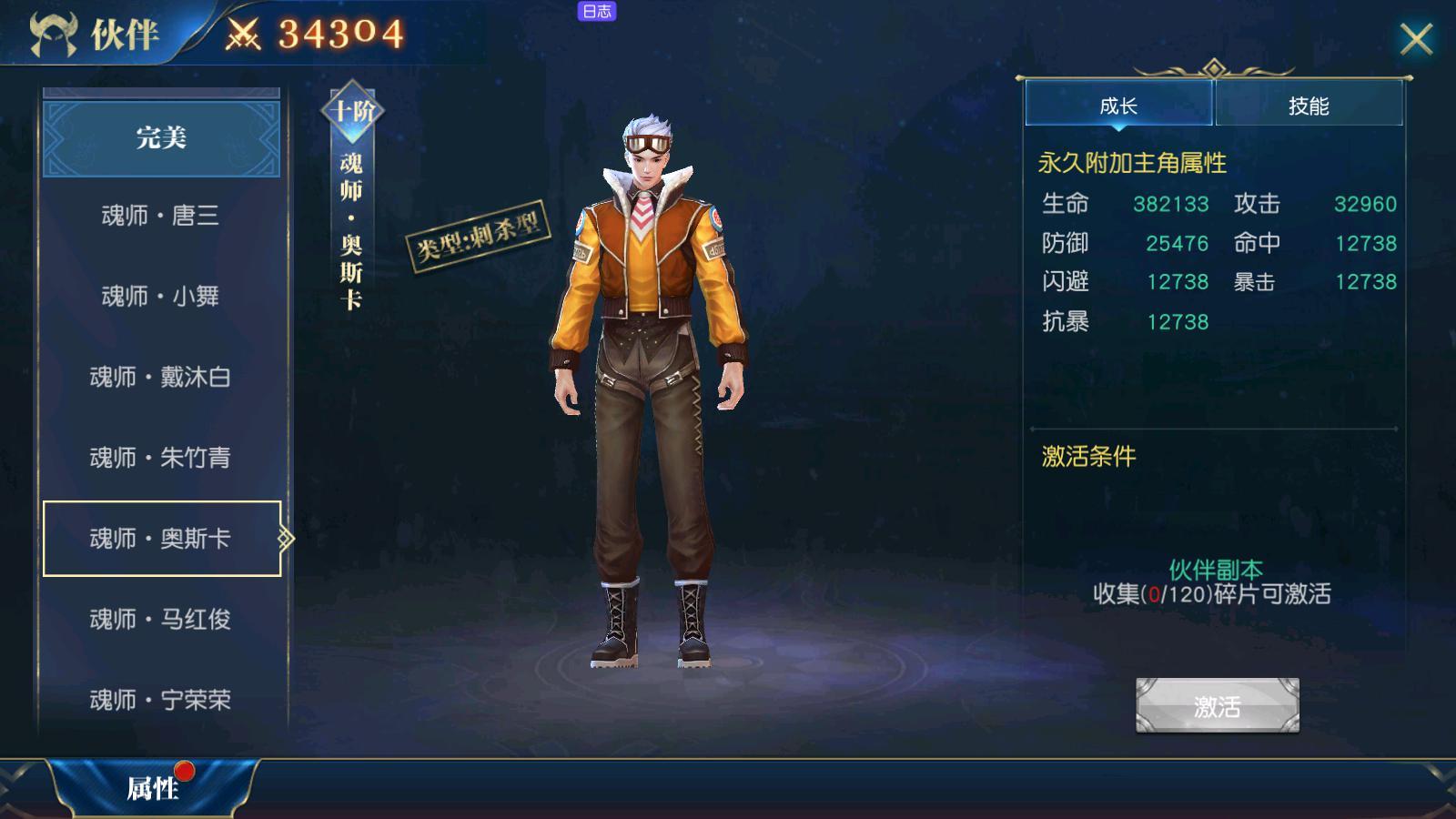
Task: Select 魂师·戴沐白 entry
Action: coord(161,377)
